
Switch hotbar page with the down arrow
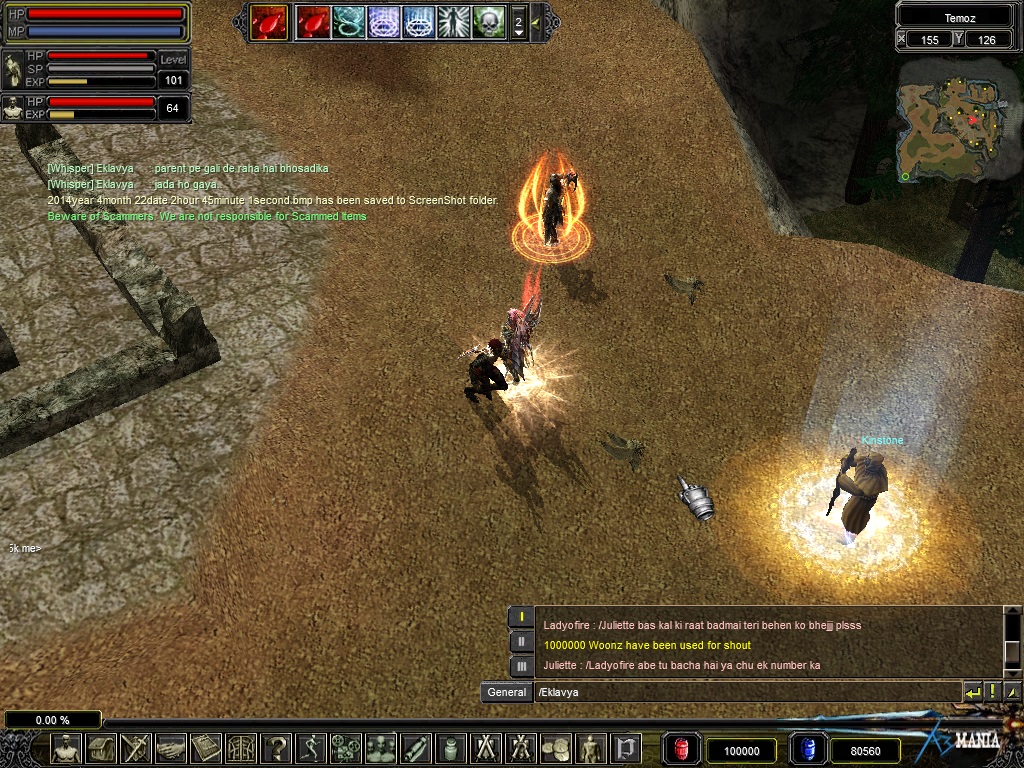tap(518, 34)
